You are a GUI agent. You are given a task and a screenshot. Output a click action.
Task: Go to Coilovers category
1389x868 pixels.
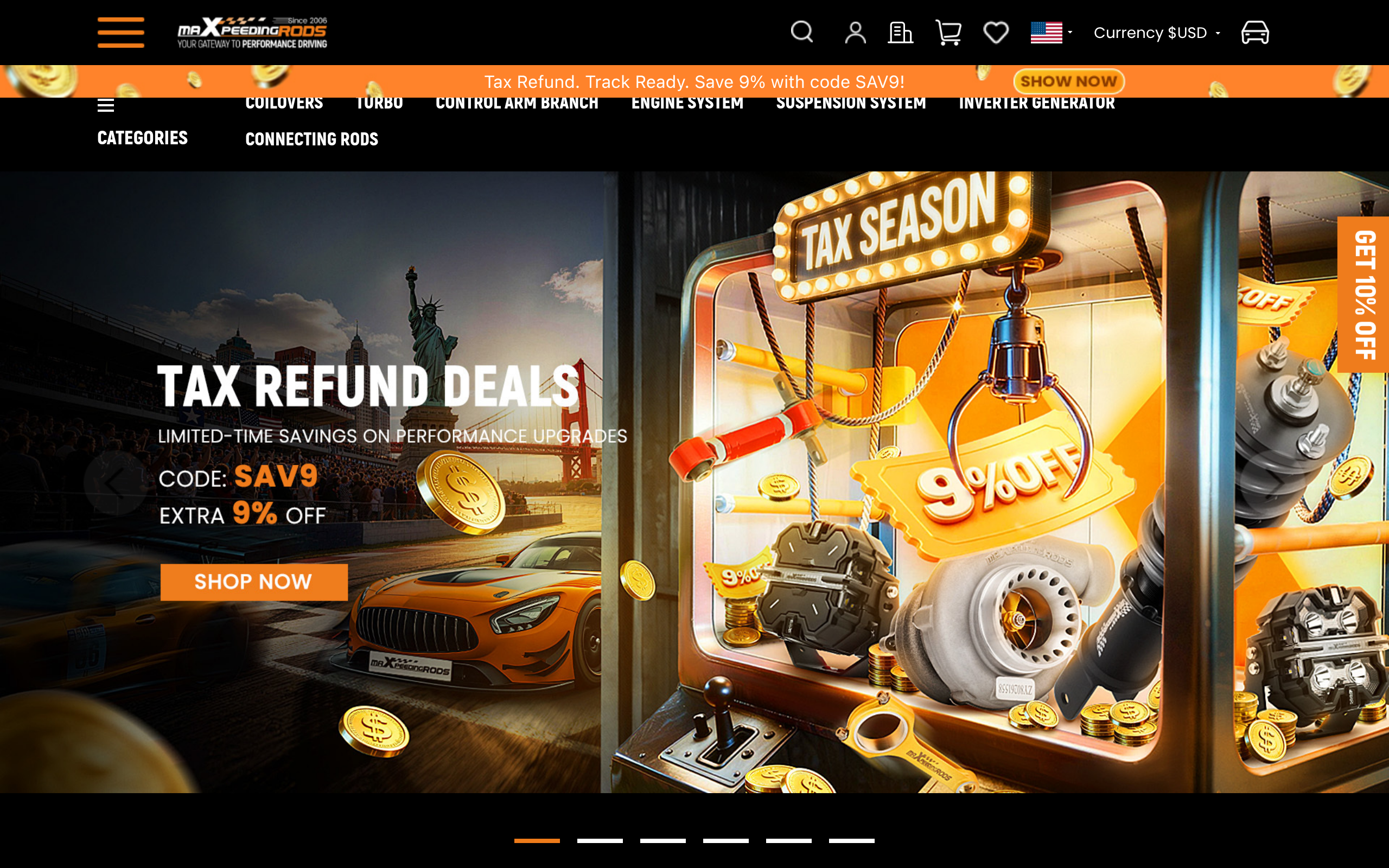284,104
